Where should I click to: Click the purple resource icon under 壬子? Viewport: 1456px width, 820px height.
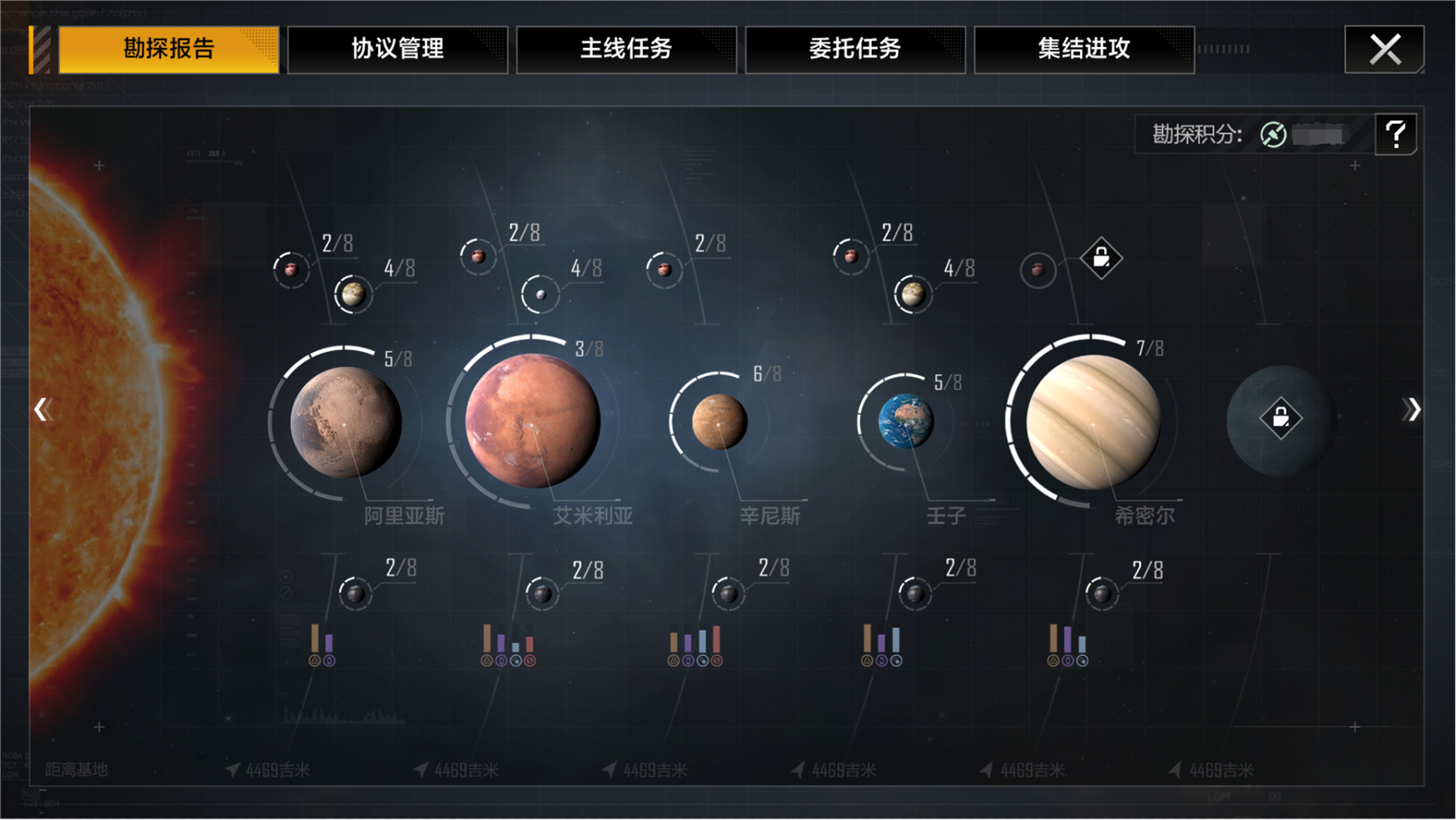[882, 660]
